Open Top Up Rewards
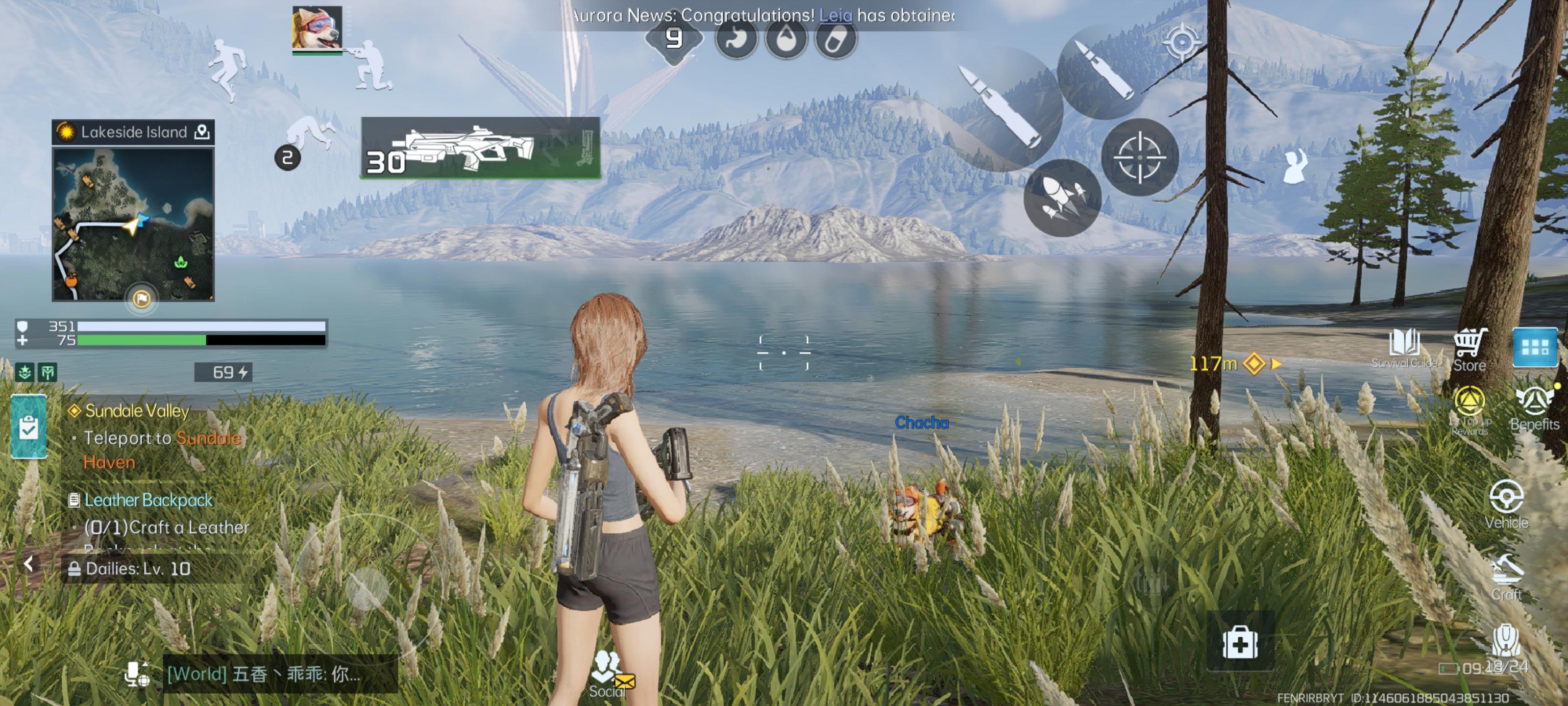Screen dimensions: 1568x706 click(1469, 409)
